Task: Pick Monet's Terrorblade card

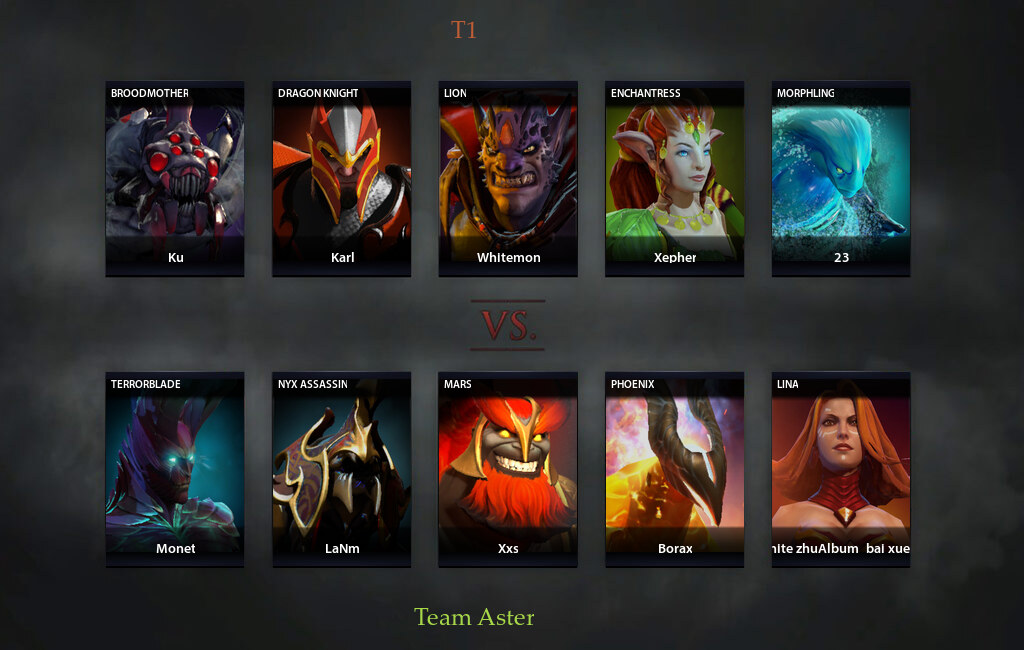Action: (175, 469)
